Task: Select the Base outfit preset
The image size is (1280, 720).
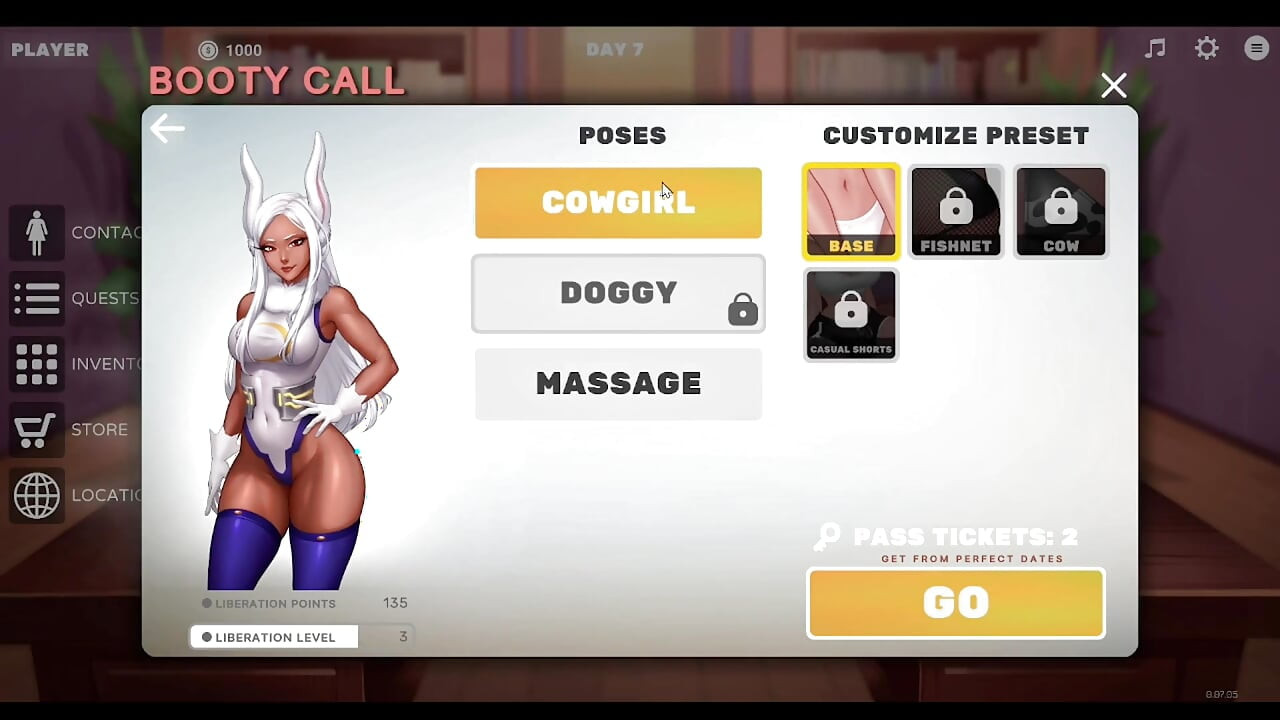Action: point(851,211)
